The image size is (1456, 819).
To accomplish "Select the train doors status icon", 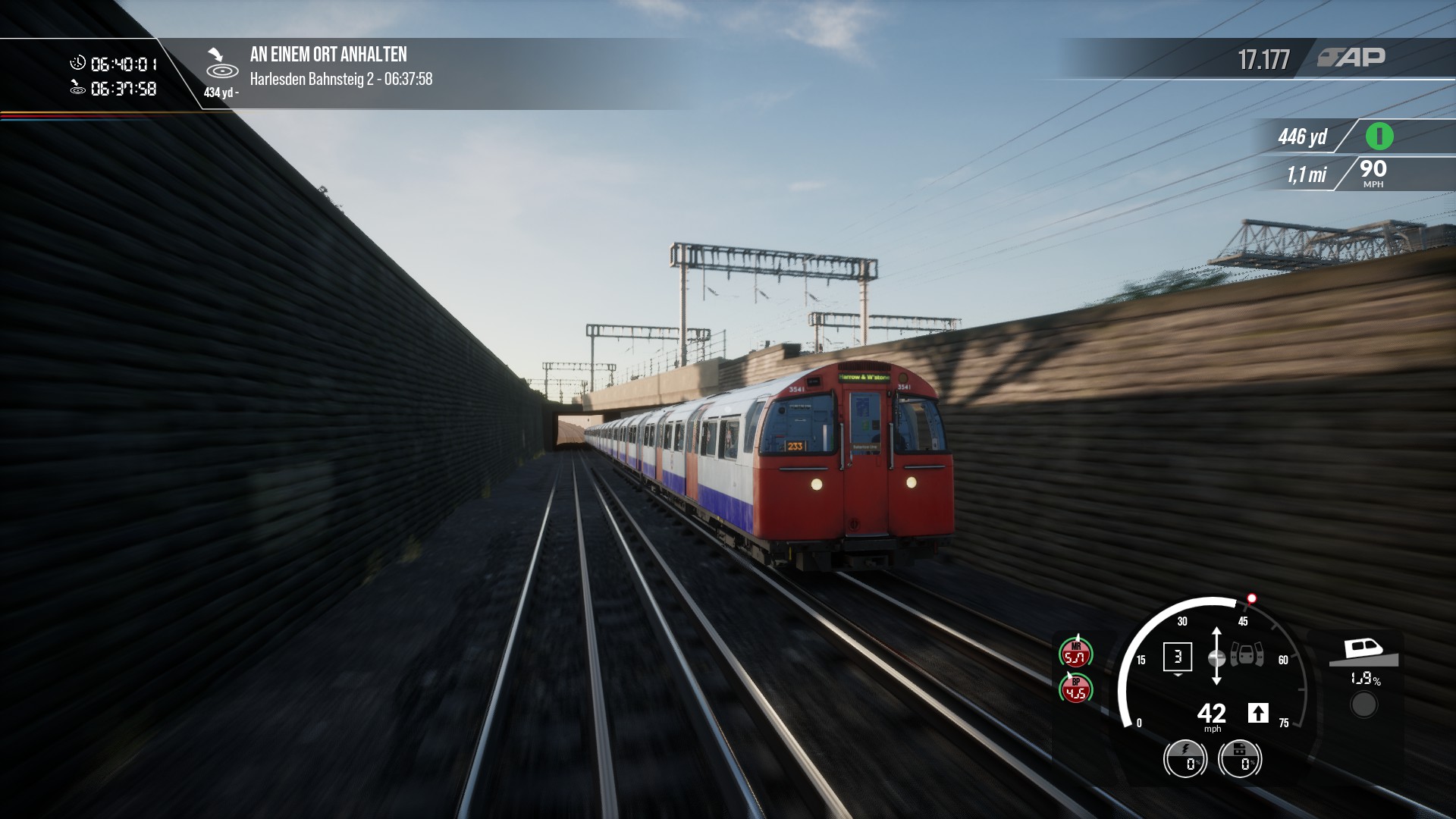I will point(1247,655).
